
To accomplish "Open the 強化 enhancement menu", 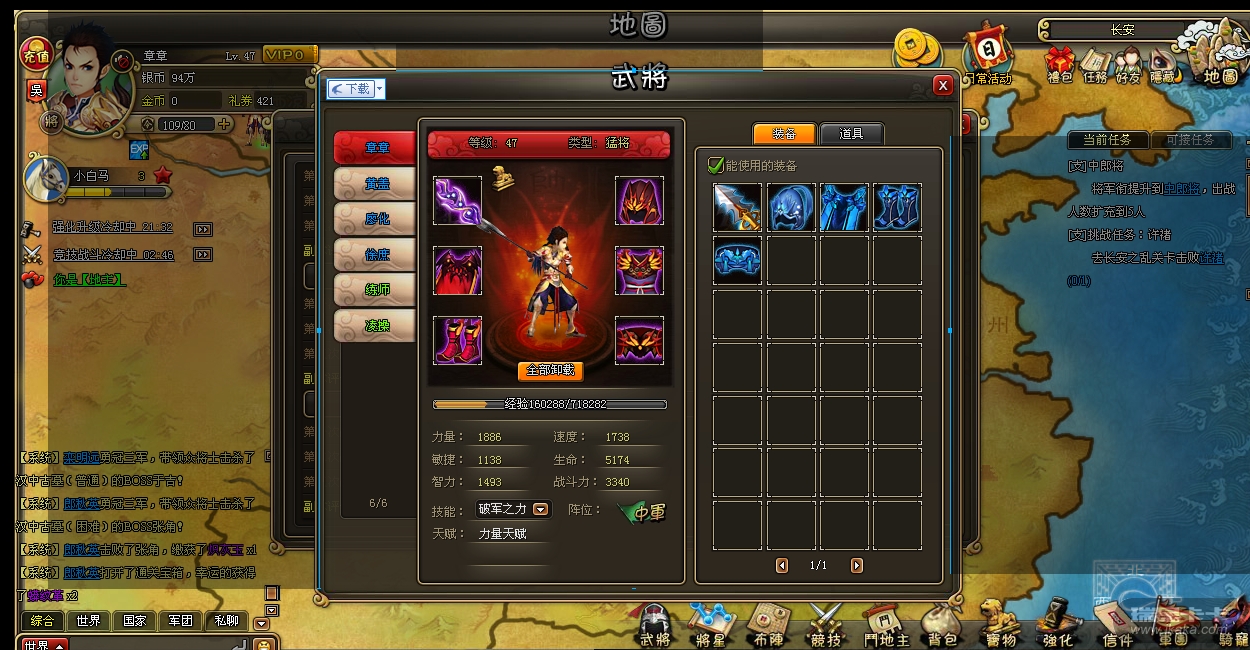I will coord(1057,627).
